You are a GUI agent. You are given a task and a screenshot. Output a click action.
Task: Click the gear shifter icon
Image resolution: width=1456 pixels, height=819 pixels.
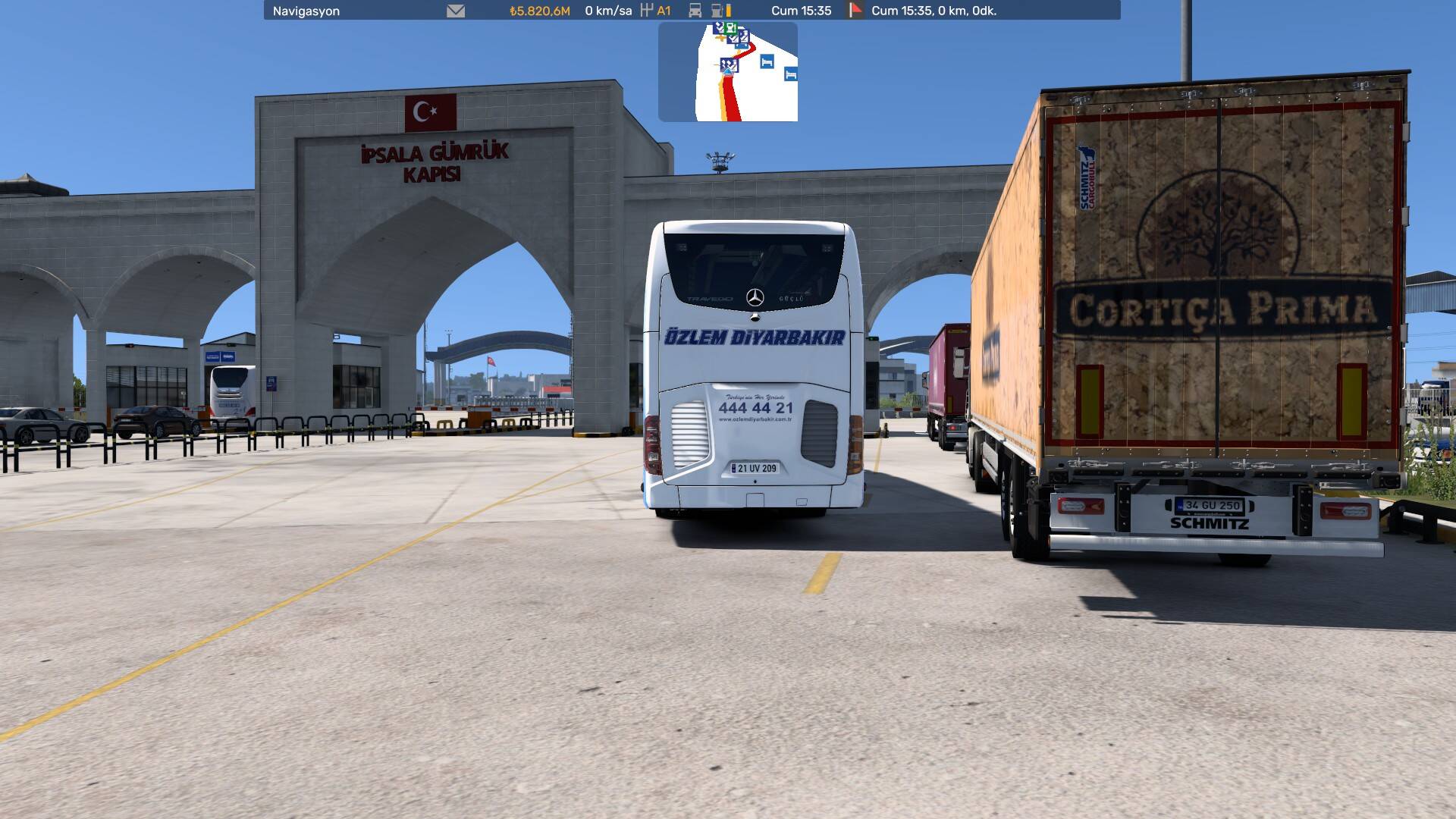point(647,11)
